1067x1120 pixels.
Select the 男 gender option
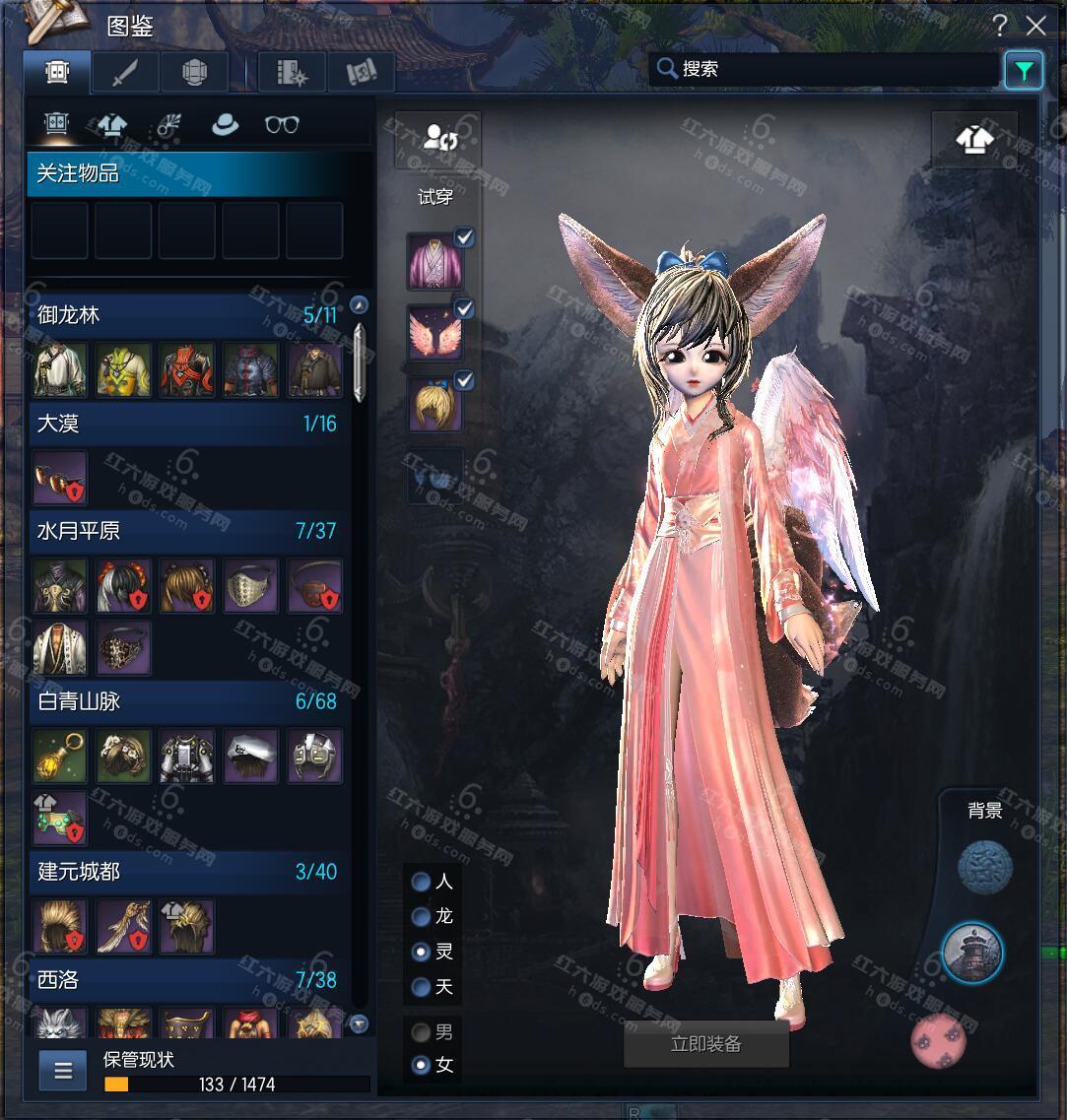pos(422,1032)
